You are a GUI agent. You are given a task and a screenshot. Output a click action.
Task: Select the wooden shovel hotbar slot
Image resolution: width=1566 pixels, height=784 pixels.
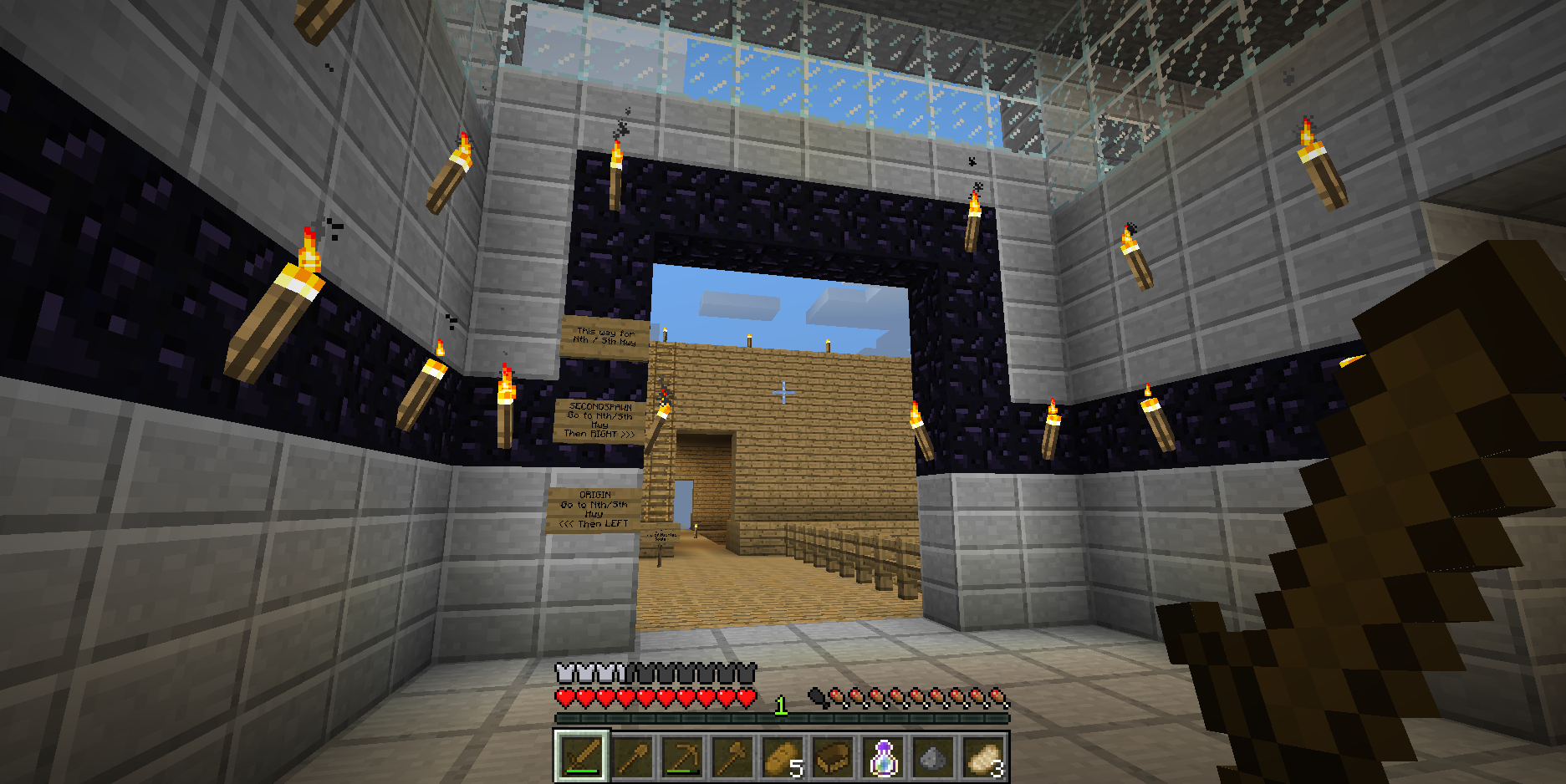click(x=632, y=757)
